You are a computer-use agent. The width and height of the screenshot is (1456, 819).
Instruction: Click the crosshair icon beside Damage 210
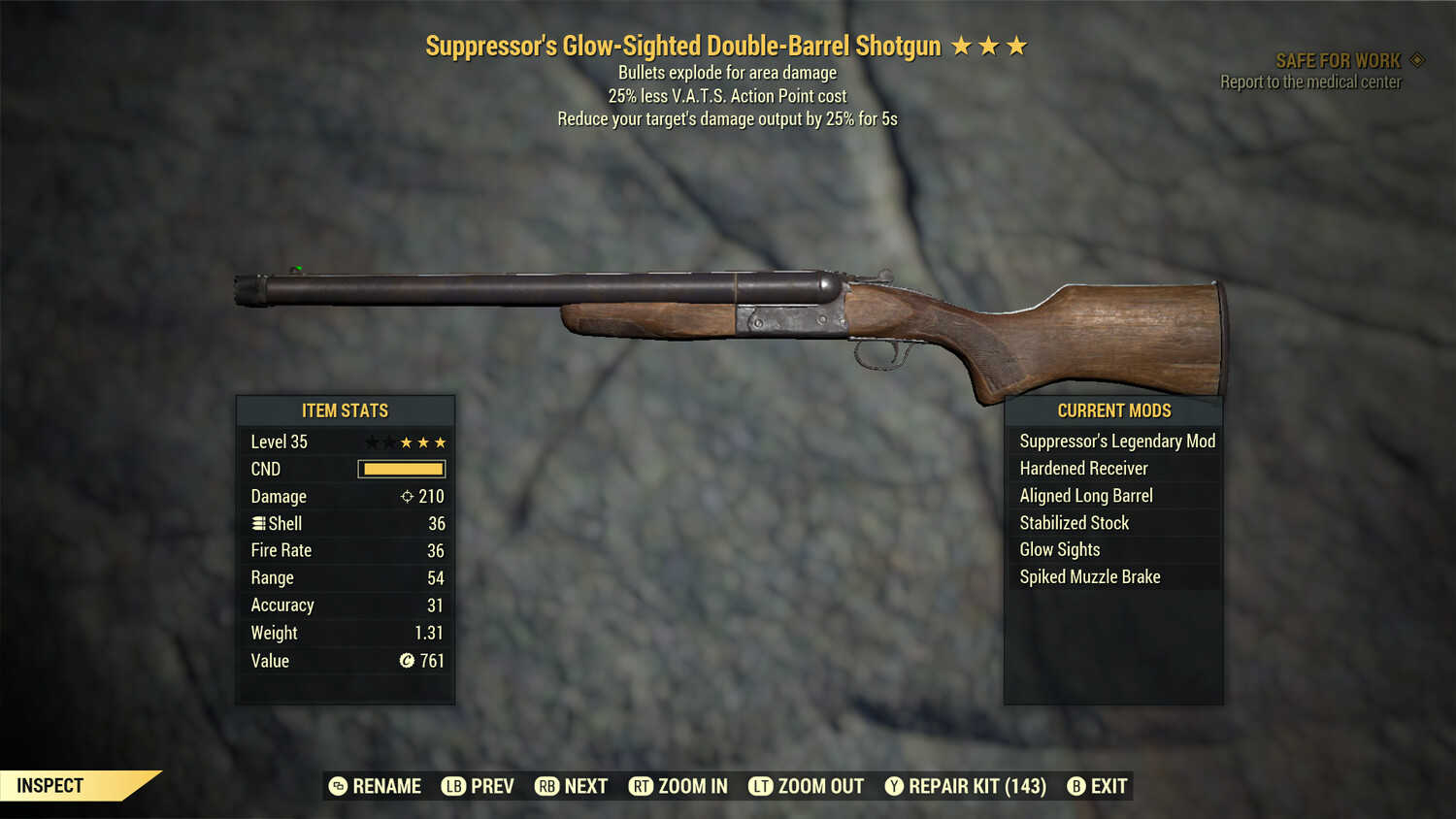coord(407,496)
